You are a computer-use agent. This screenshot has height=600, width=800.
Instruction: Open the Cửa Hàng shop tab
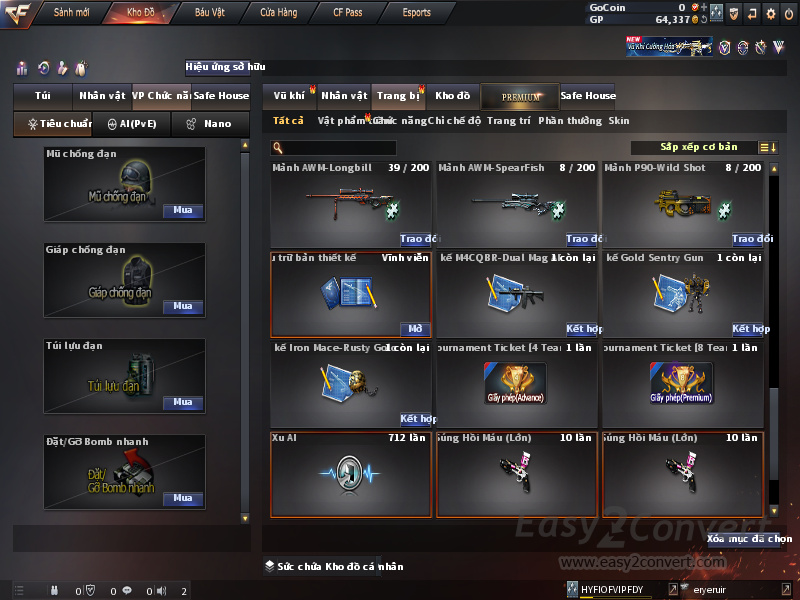click(x=278, y=13)
